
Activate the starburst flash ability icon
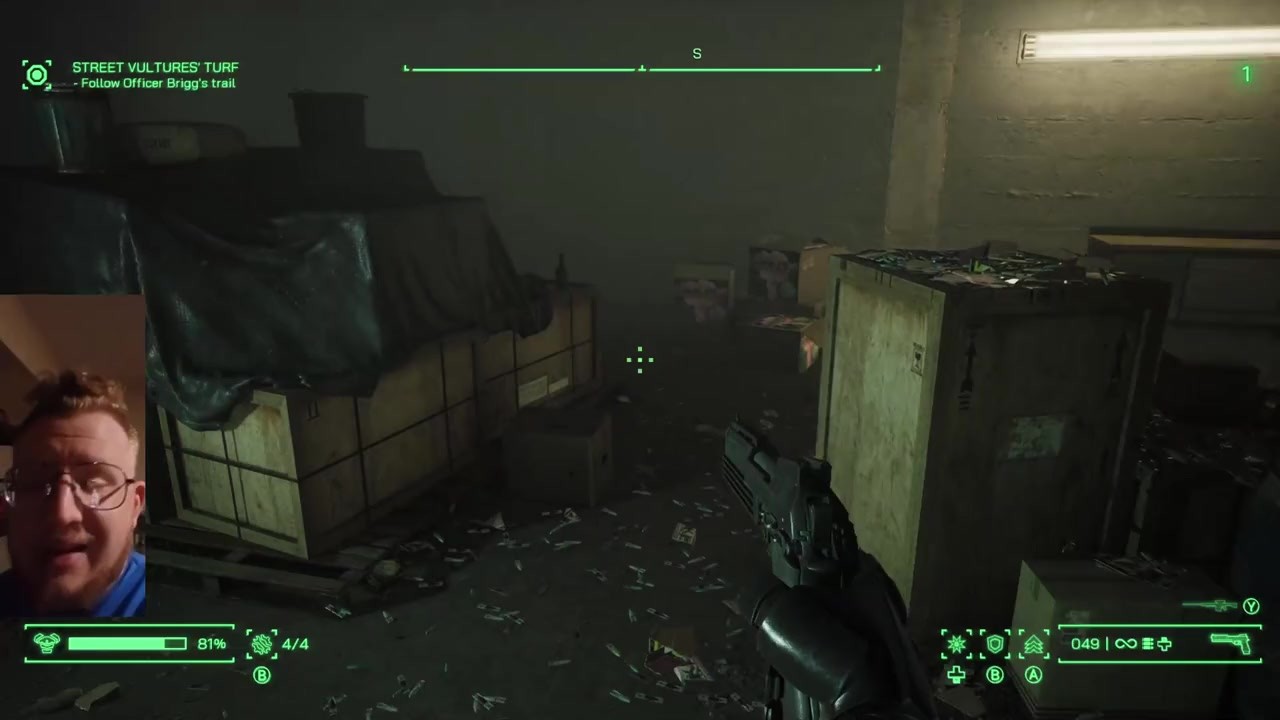pyautogui.click(x=957, y=644)
